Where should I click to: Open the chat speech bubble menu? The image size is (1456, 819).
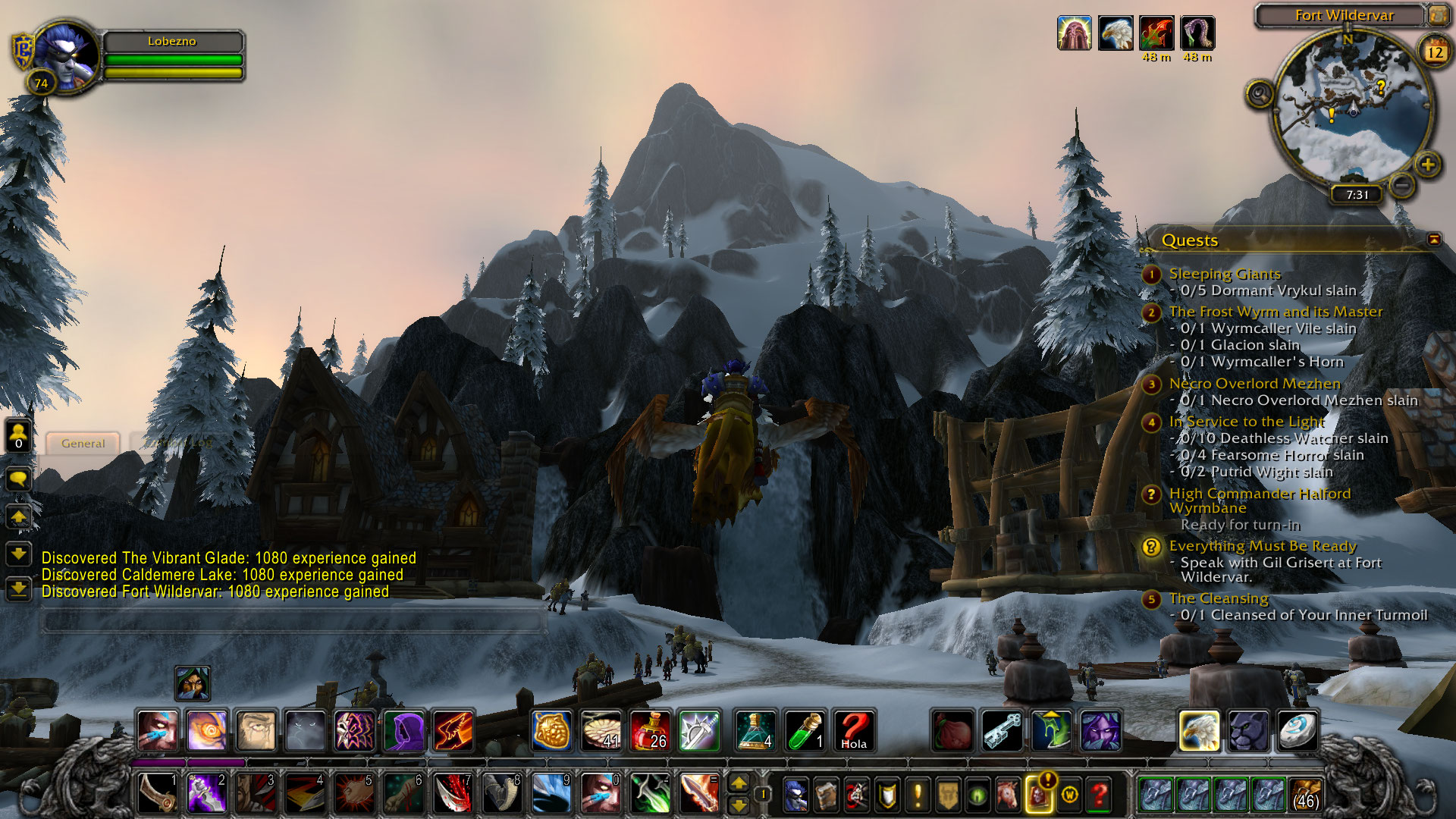18,479
